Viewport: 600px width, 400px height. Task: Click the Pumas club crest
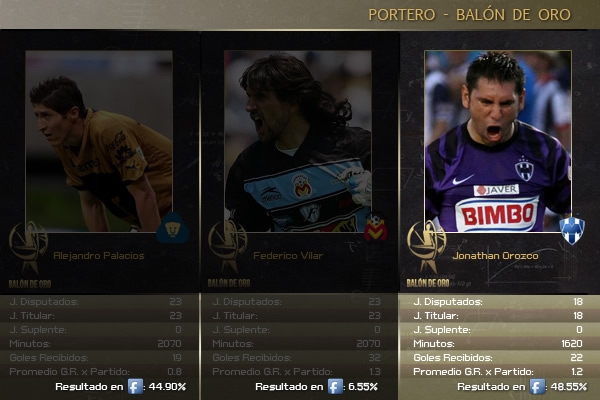point(171,229)
